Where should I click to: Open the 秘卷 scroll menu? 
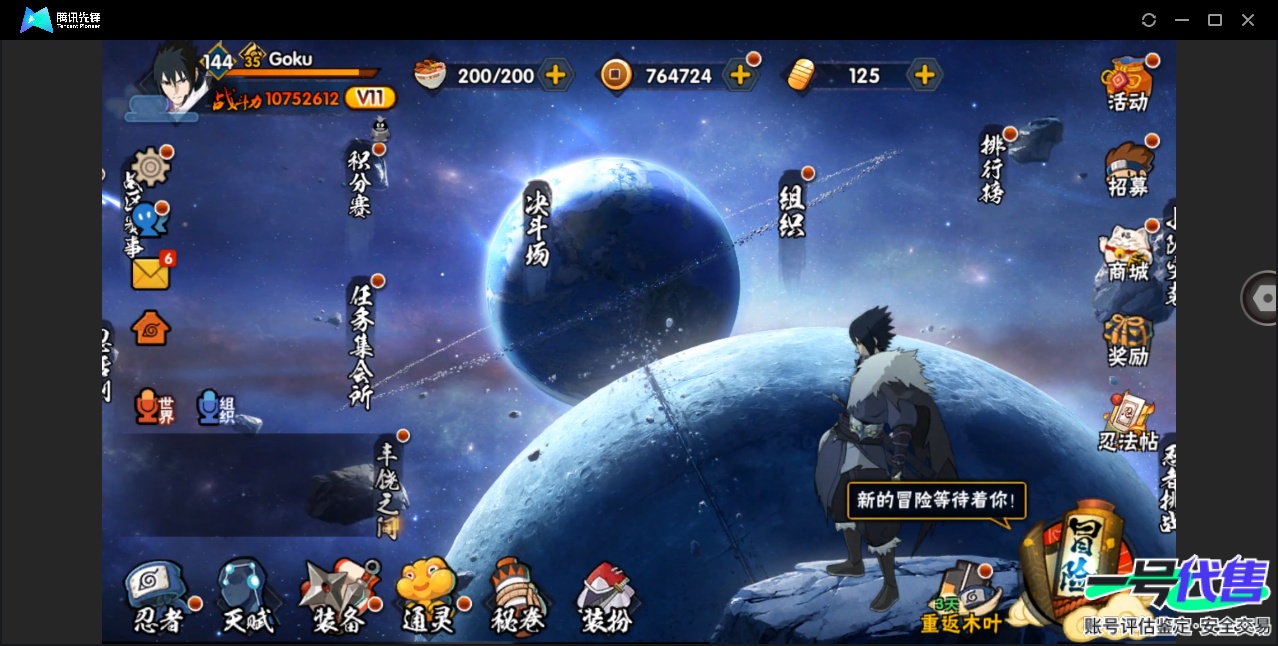[518, 598]
